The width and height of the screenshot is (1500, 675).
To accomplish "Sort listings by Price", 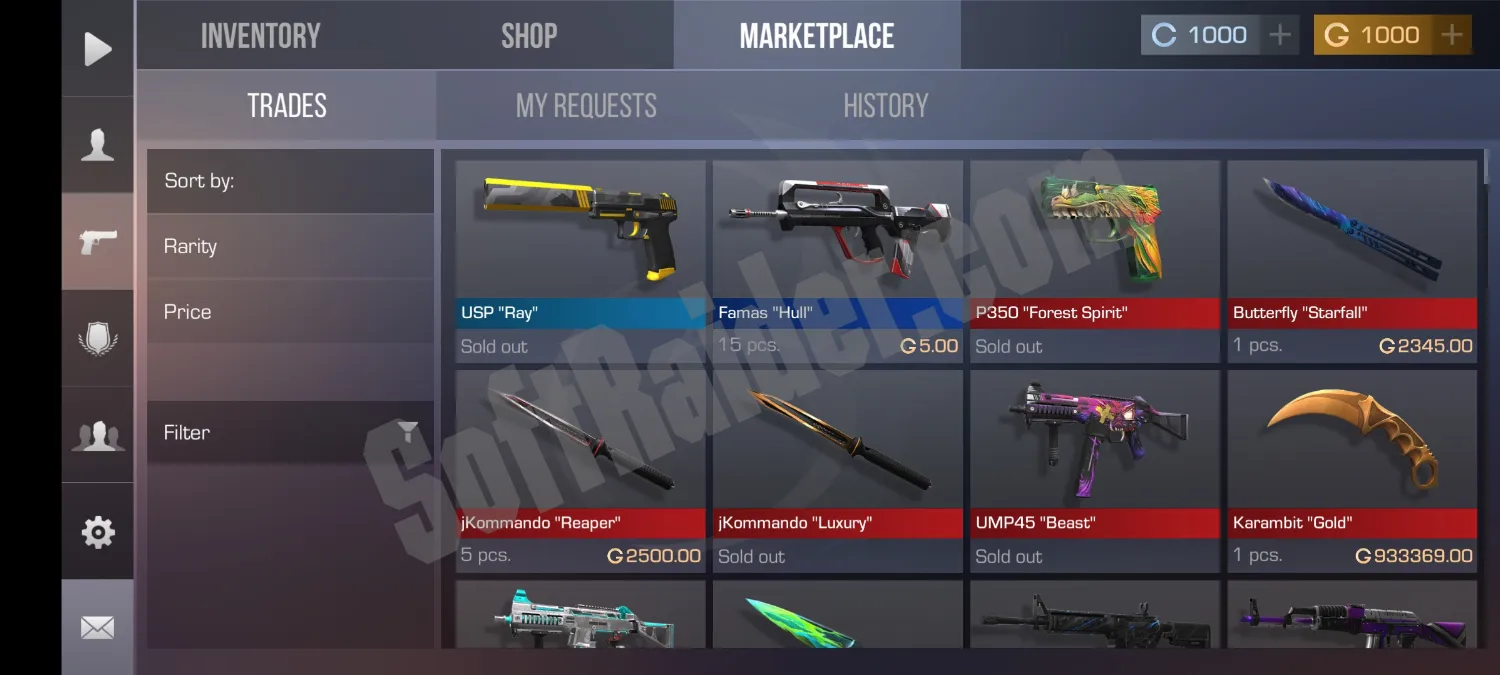I will (x=290, y=312).
